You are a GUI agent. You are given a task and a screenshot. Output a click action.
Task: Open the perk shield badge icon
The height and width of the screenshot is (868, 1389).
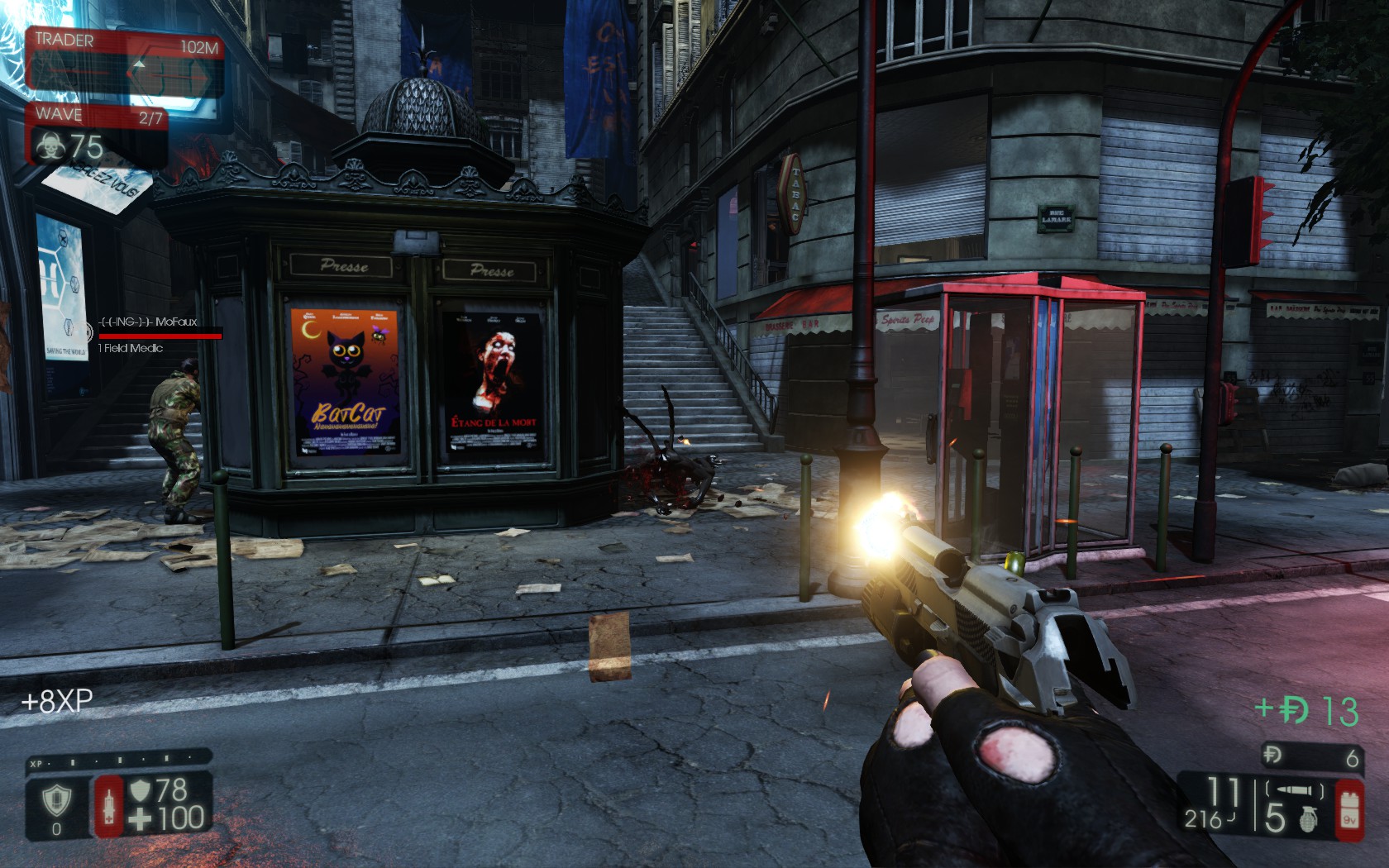click(x=56, y=799)
